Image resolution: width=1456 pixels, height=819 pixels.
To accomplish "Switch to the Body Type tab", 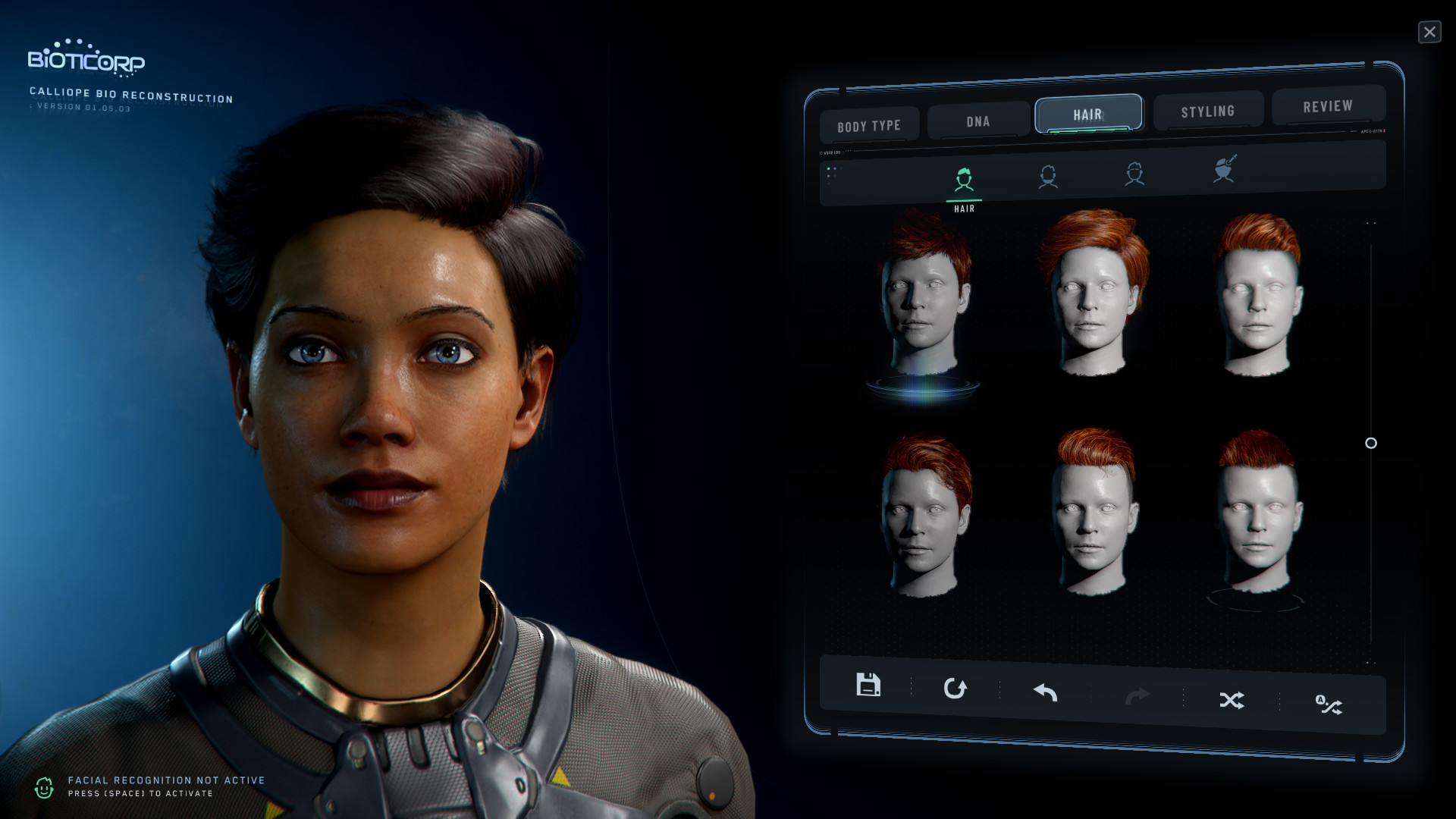I will tap(869, 126).
